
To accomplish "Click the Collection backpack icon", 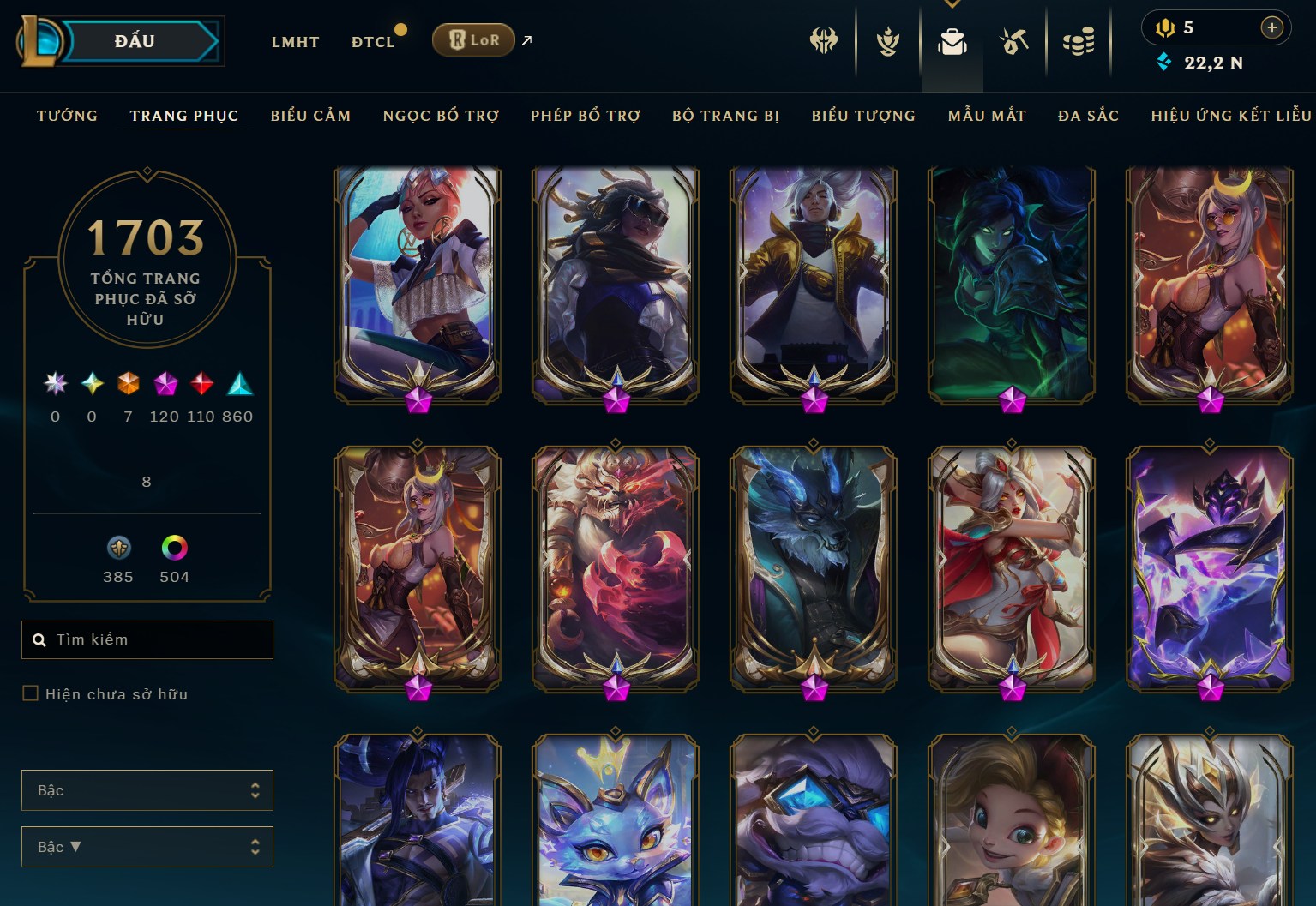I will (951, 40).
